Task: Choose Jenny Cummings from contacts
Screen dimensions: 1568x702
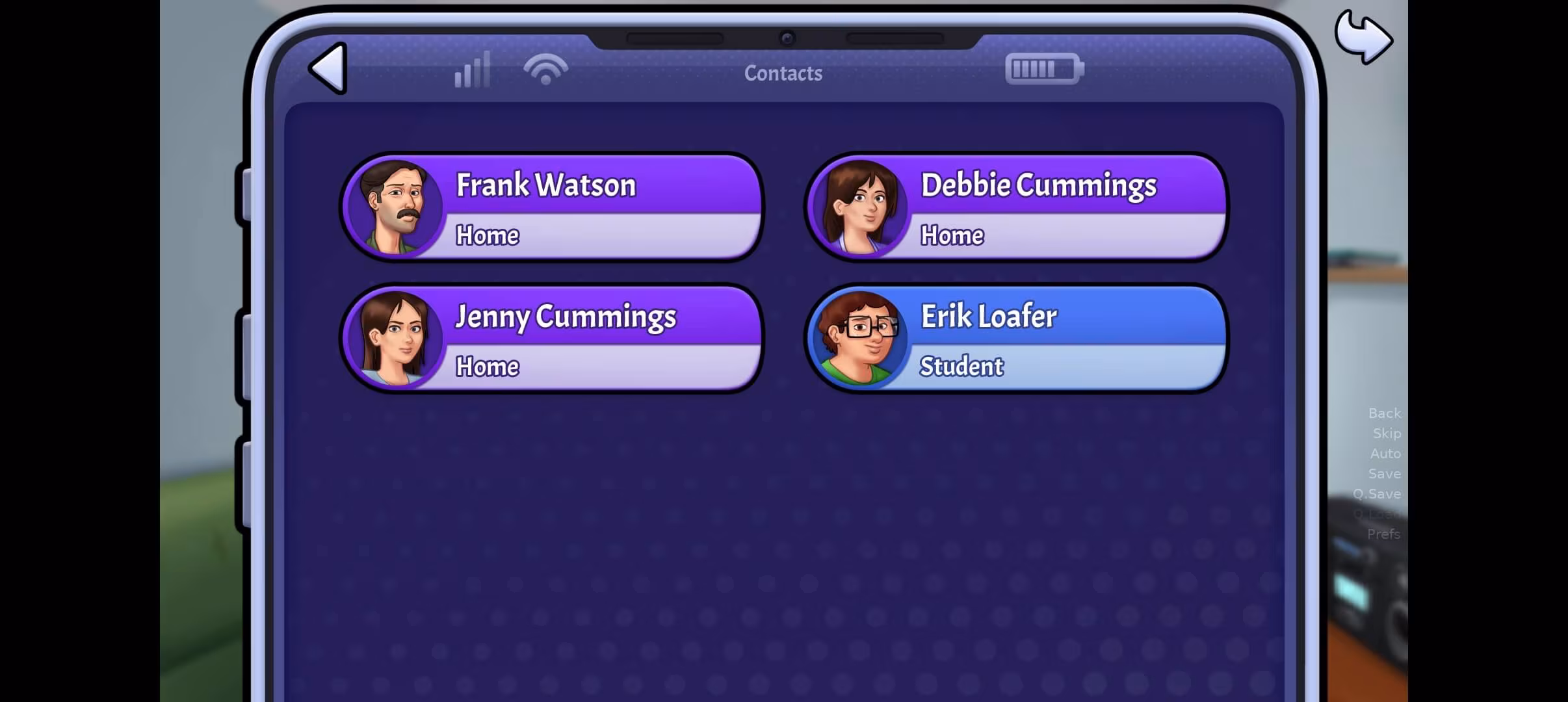Action: point(551,339)
